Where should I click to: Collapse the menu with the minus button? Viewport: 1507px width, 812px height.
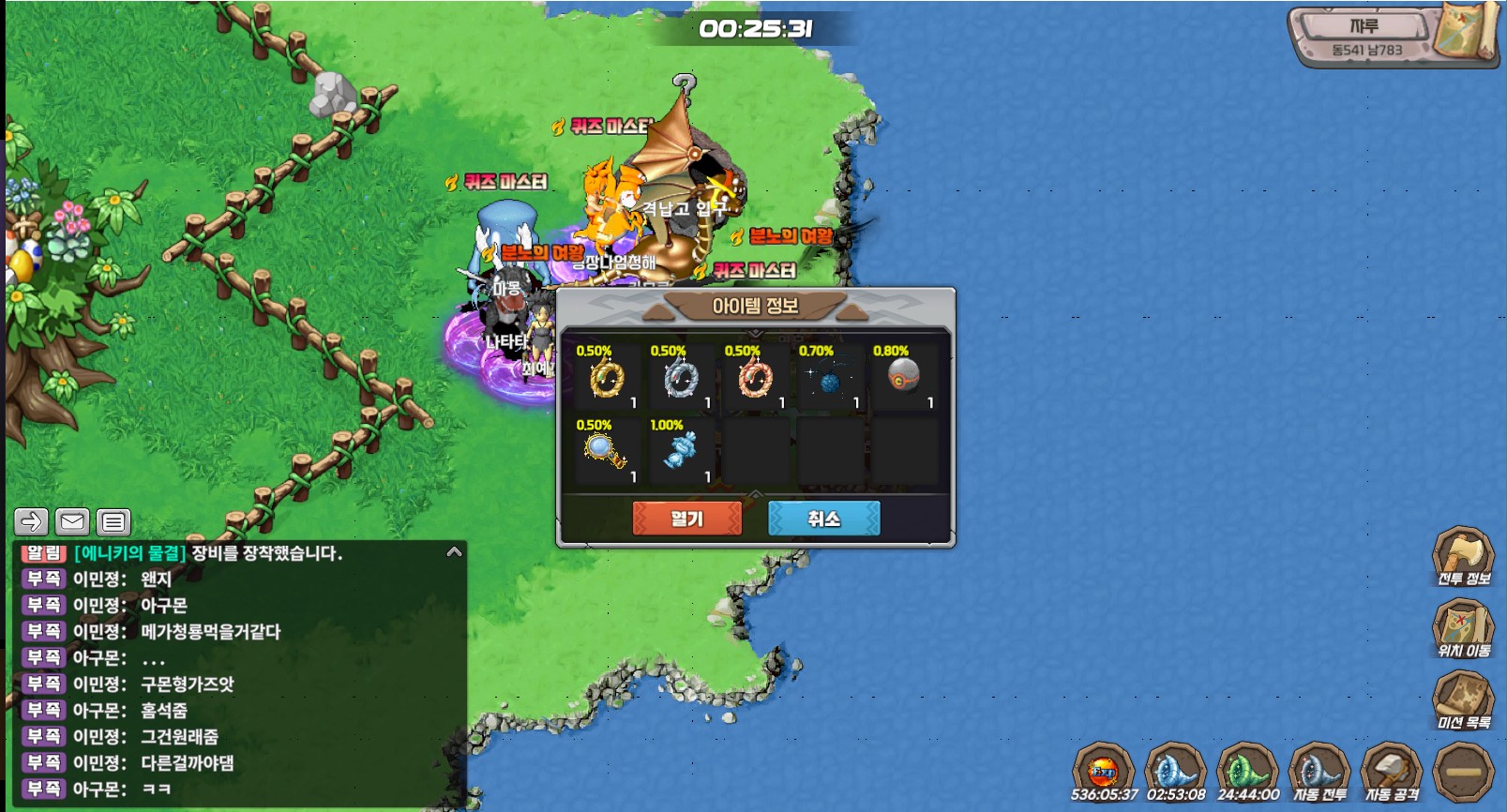(1463, 773)
